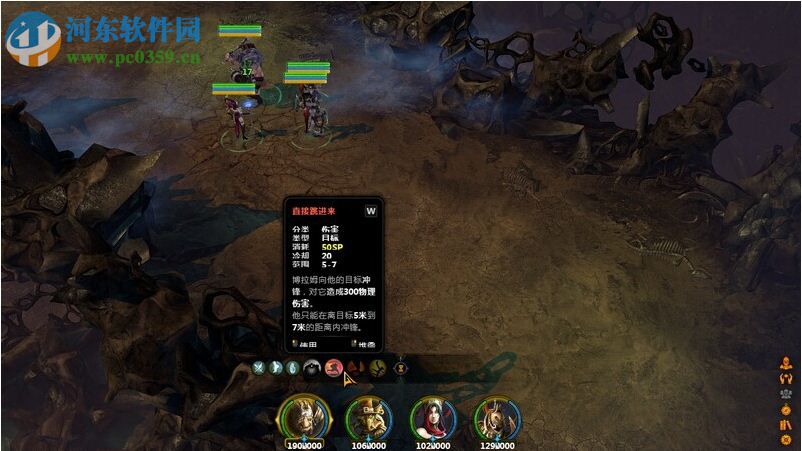
Task: Trigger the red spikes skill icon
Action: [356, 367]
